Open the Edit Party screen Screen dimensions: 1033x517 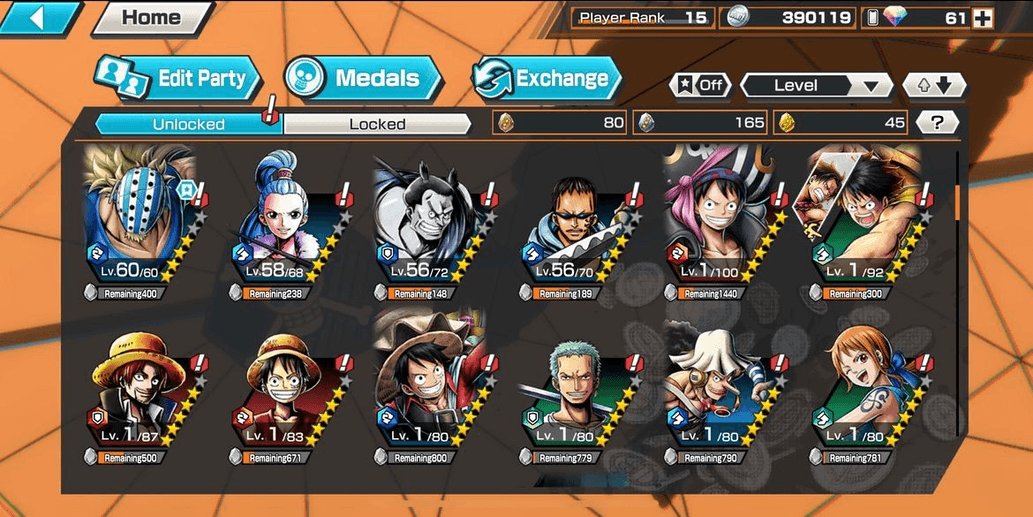point(178,79)
